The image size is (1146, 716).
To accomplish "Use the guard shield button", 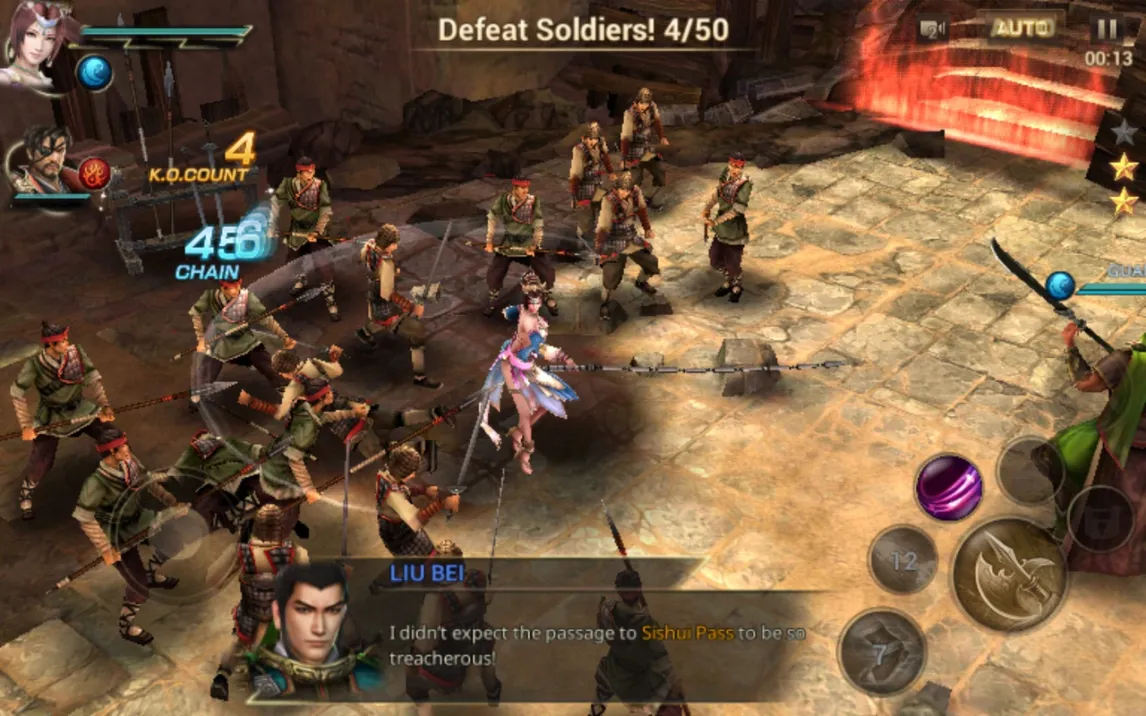I will pyautogui.click(x=1100, y=520).
